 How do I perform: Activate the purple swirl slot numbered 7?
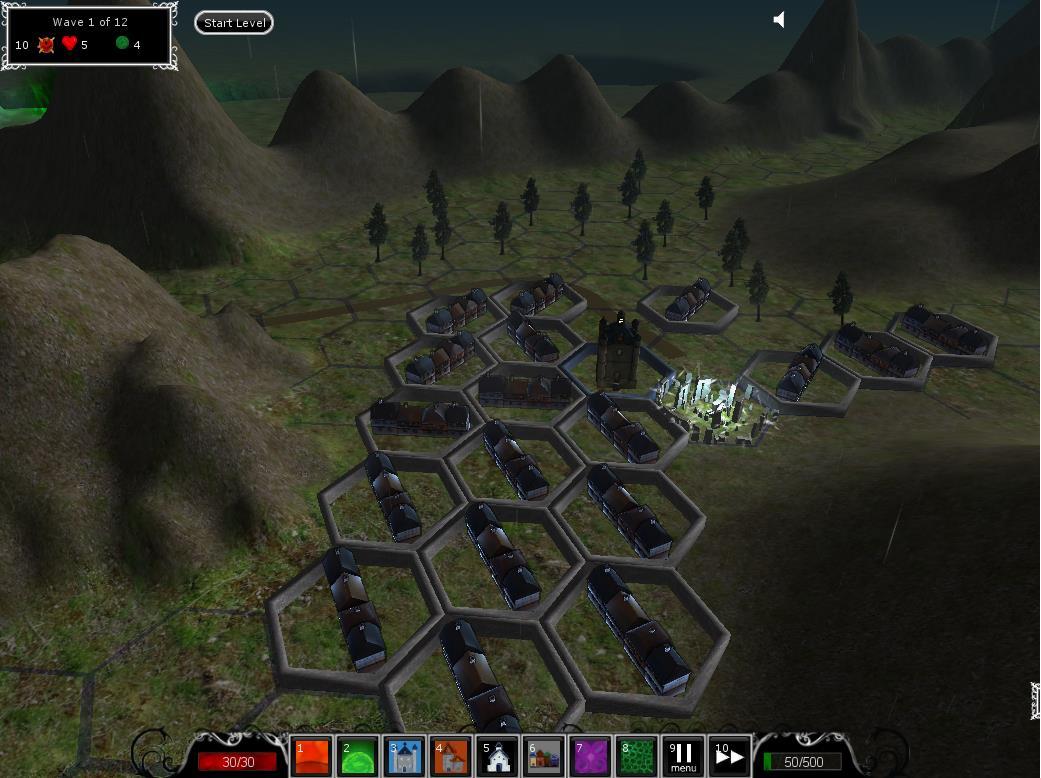pos(590,757)
